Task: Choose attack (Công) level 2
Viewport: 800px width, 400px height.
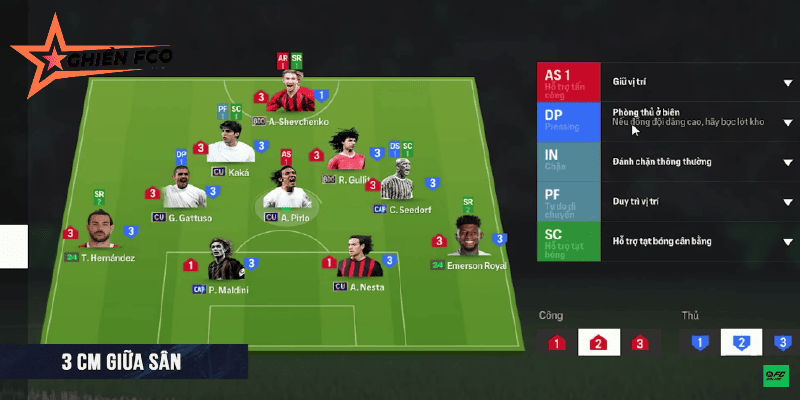Action: (x=599, y=343)
